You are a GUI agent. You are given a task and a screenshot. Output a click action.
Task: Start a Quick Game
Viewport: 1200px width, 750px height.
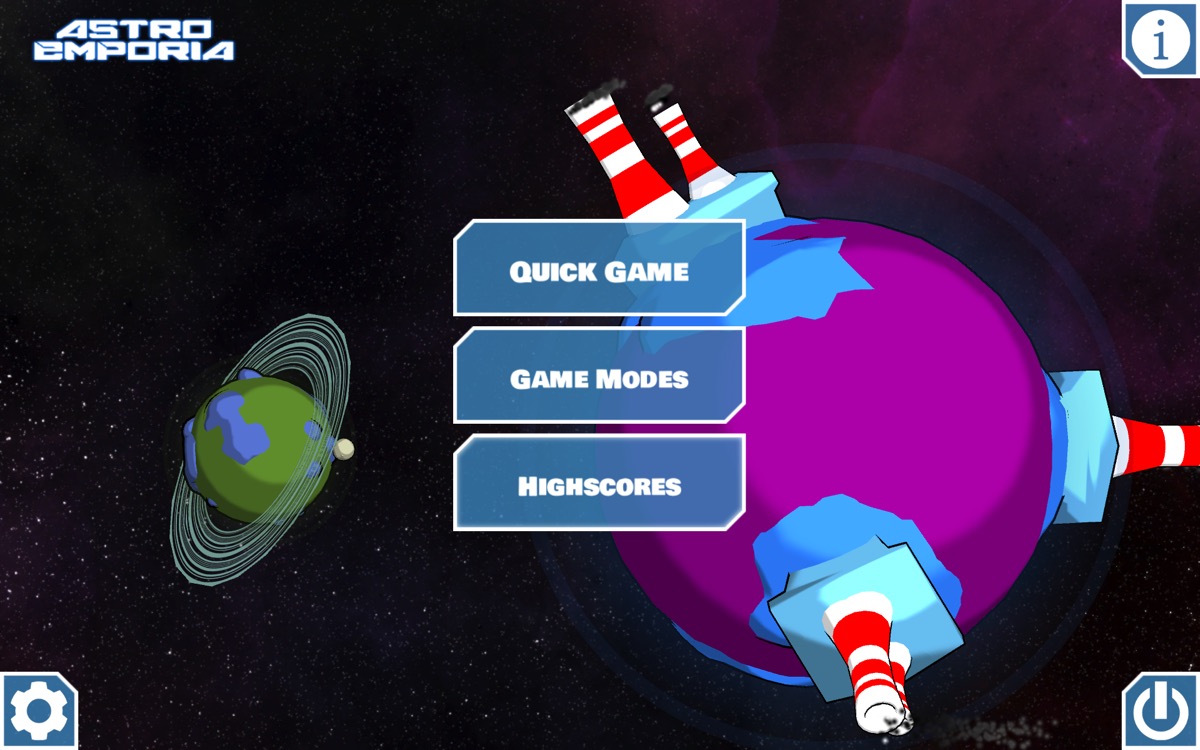(599, 269)
